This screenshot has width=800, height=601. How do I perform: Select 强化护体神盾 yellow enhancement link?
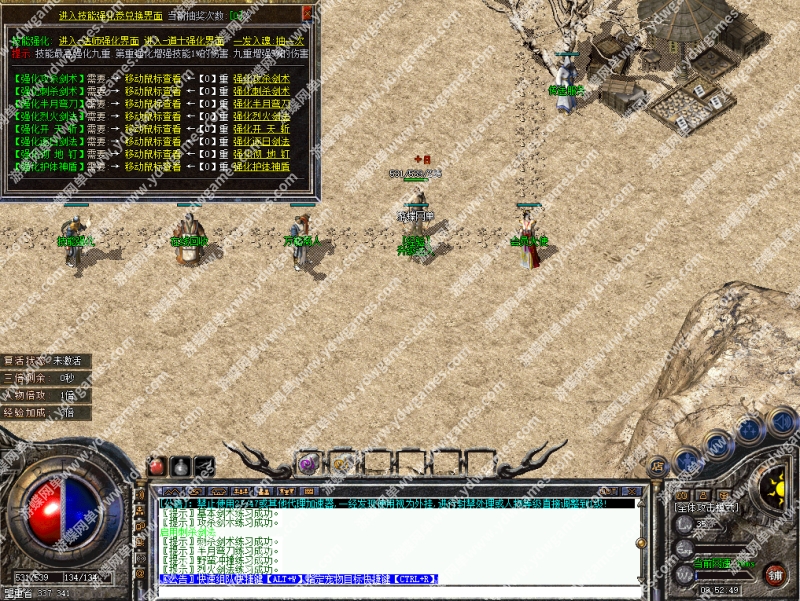tap(261, 167)
